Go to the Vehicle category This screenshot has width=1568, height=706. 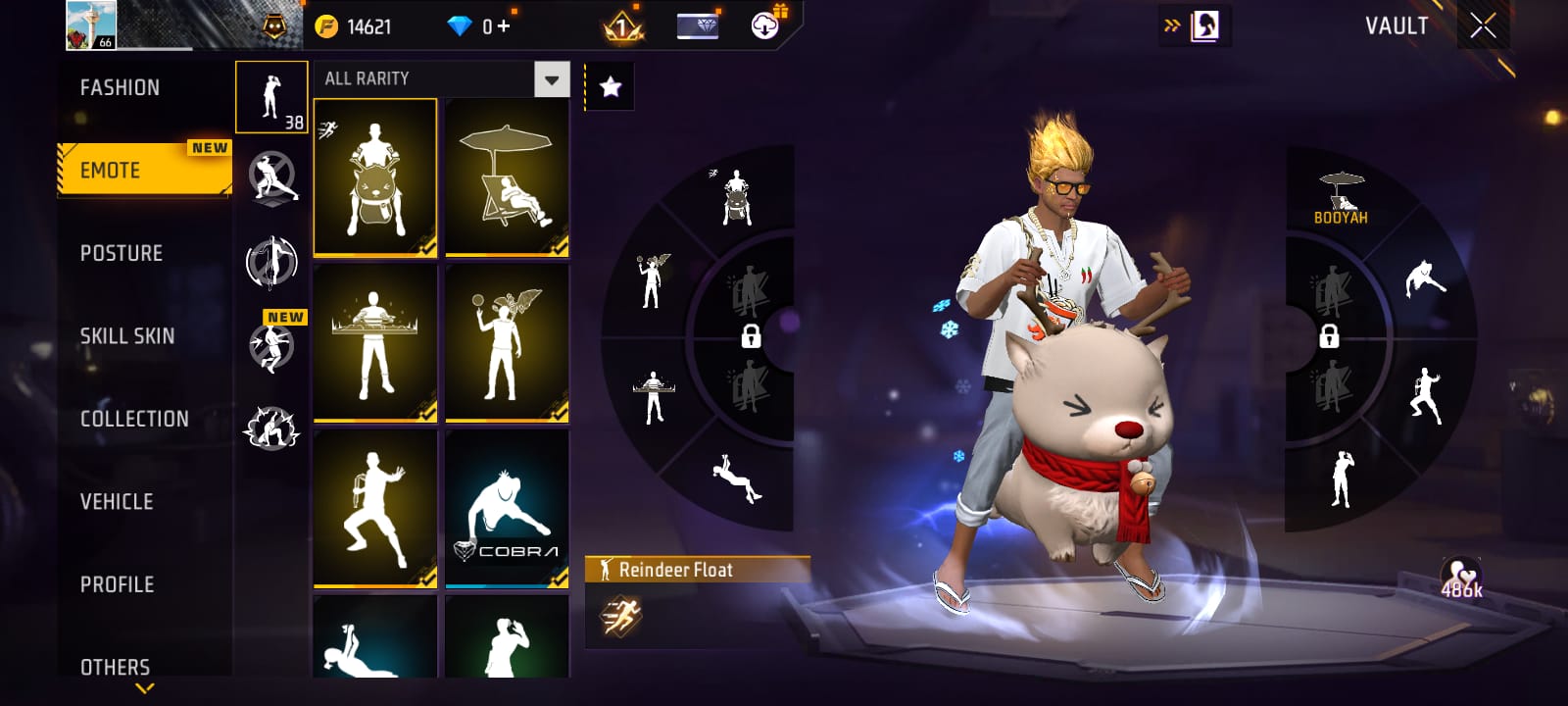click(x=117, y=502)
